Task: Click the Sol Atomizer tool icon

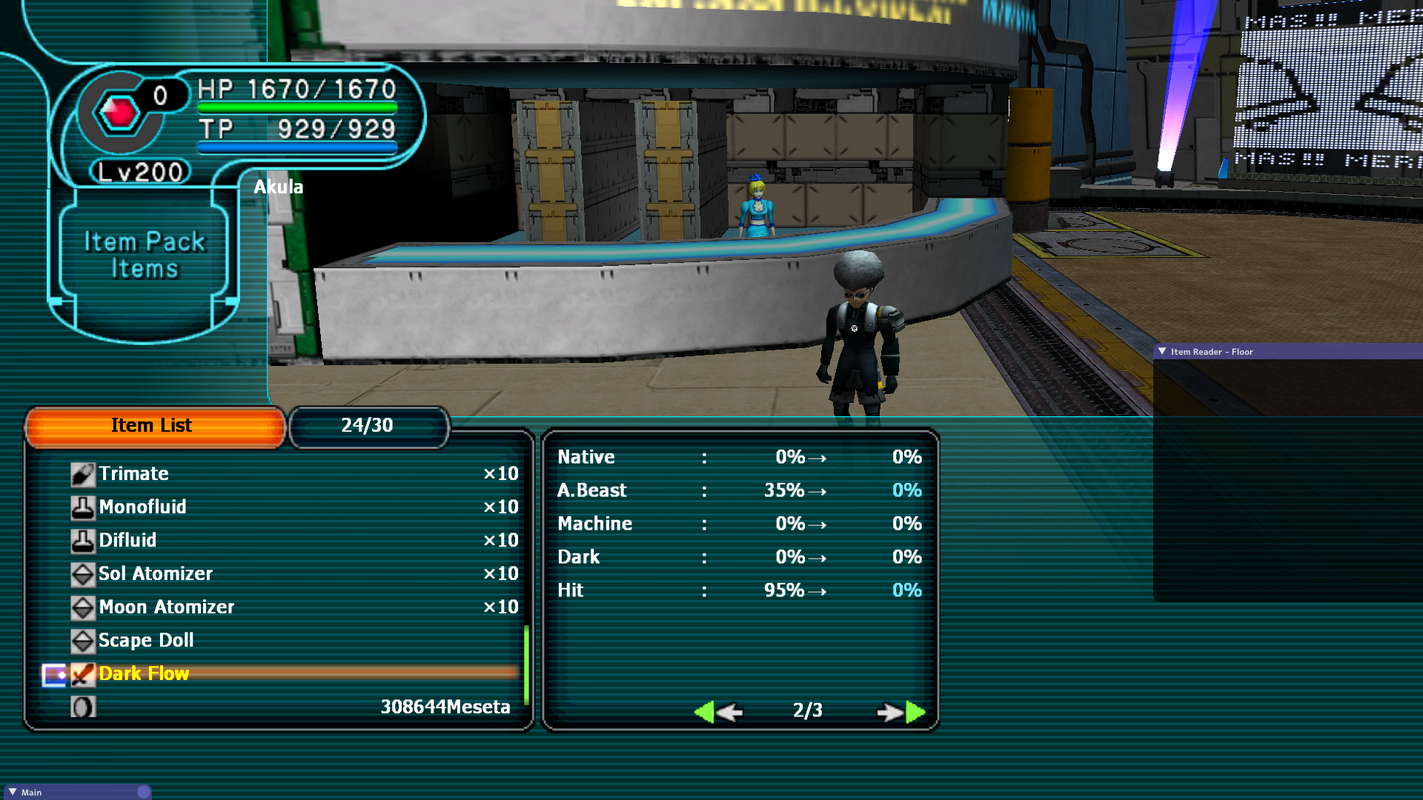Action: (83, 573)
